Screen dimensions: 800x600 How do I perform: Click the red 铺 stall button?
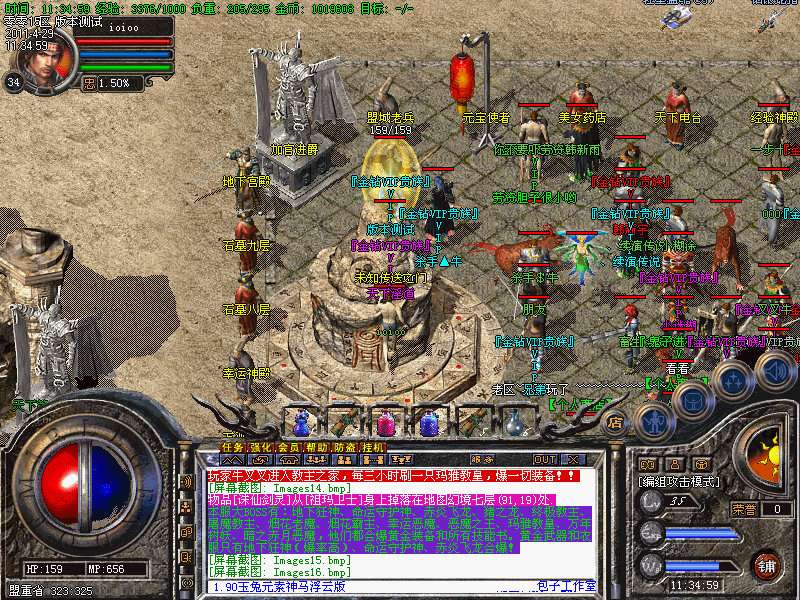click(x=766, y=564)
